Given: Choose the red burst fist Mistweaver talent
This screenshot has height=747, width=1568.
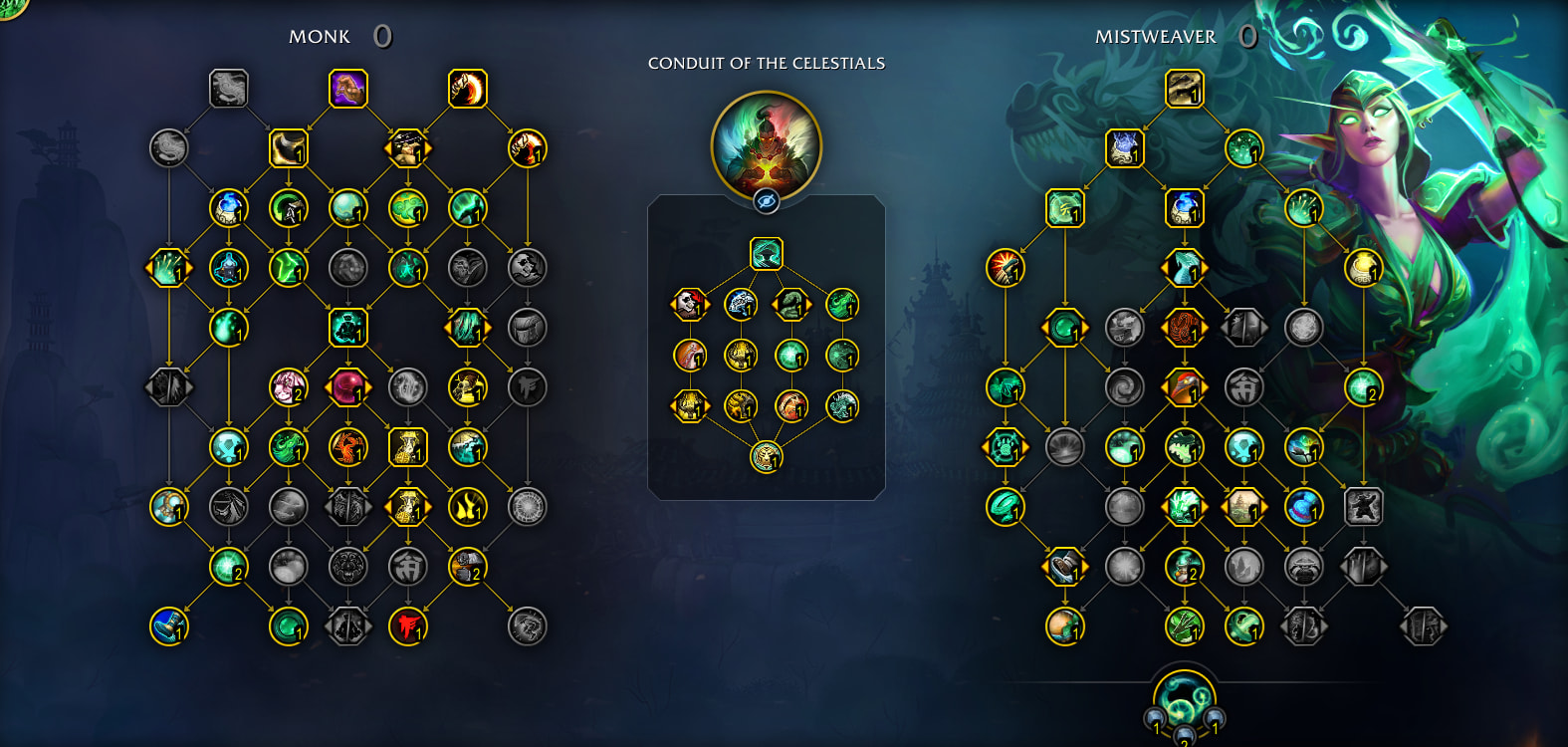Looking at the screenshot, I should [x=1006, y=268].
